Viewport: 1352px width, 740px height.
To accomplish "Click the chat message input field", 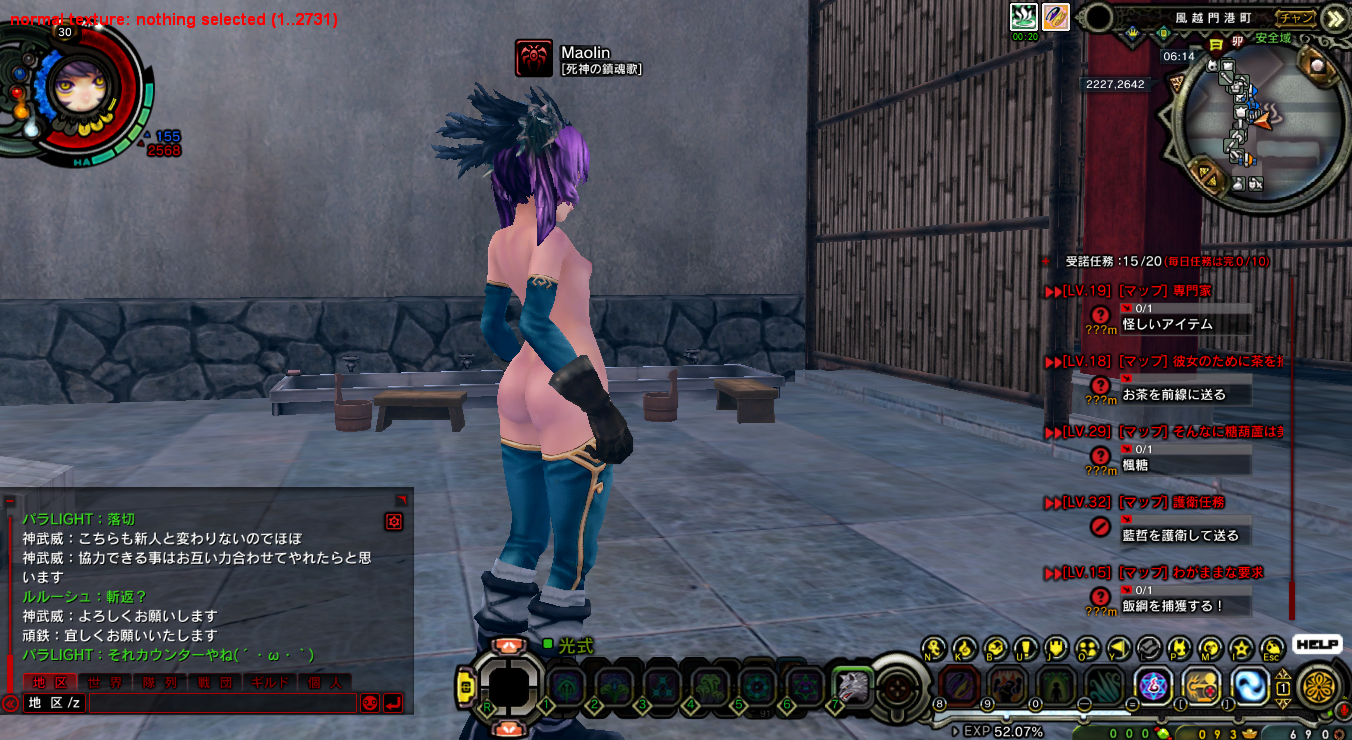I will (222, 703).
